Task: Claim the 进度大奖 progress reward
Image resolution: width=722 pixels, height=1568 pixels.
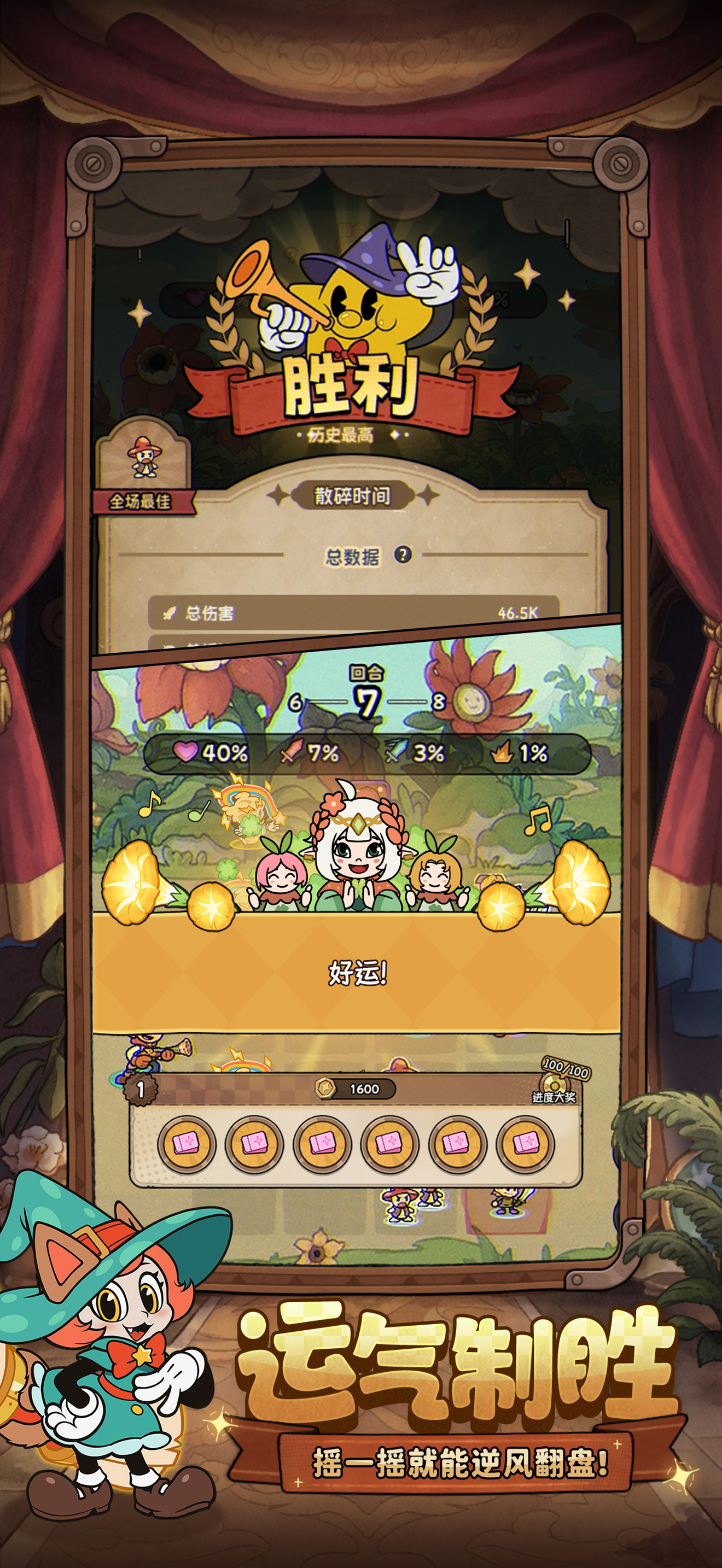Action: 554,1084
